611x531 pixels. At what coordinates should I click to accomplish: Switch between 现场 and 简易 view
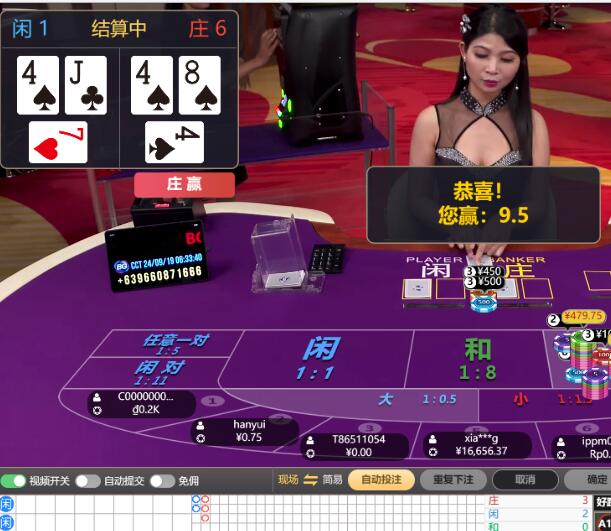(x=310, y=480)
